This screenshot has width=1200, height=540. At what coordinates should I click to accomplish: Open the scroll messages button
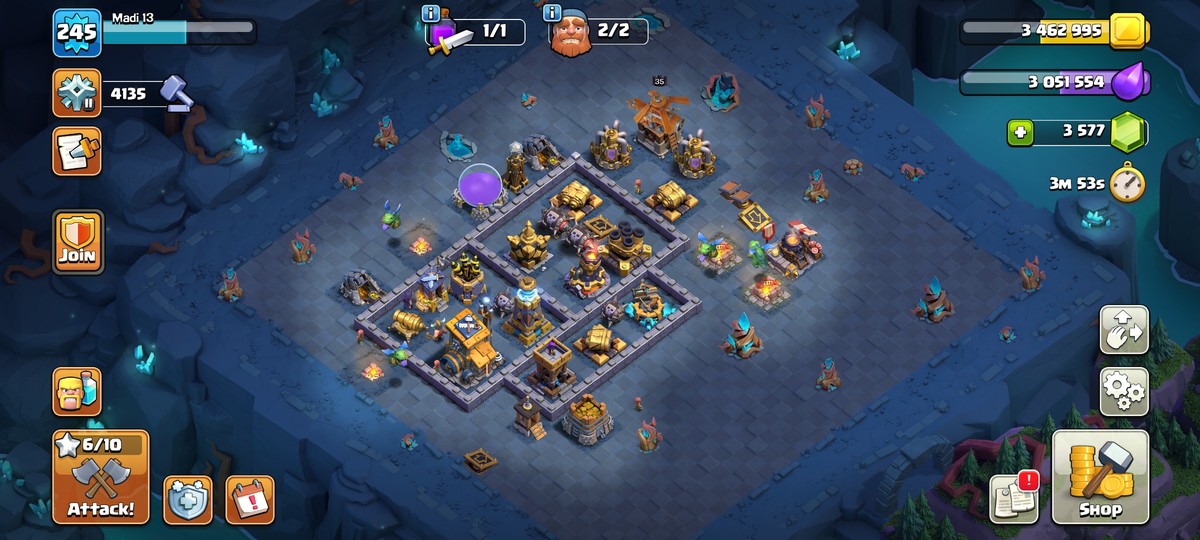77,152
